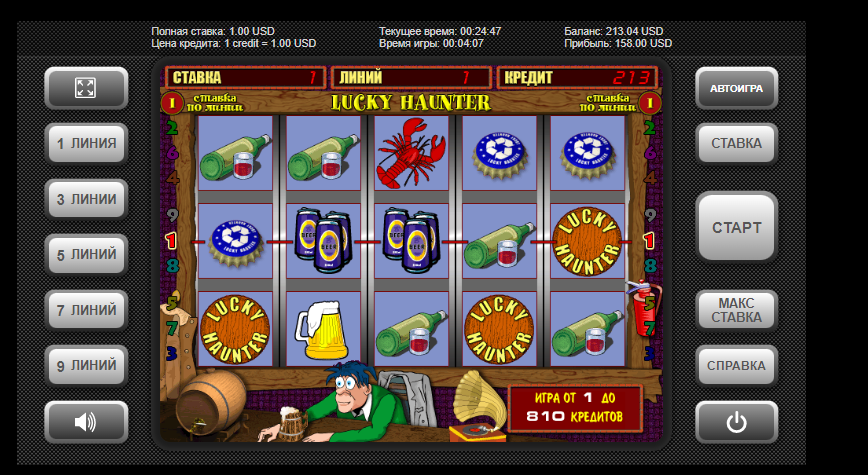Toggle fullscreen with the expand arrows button
Screen dimensions: 868x475
pyautogui.click(x=86, y=88)
